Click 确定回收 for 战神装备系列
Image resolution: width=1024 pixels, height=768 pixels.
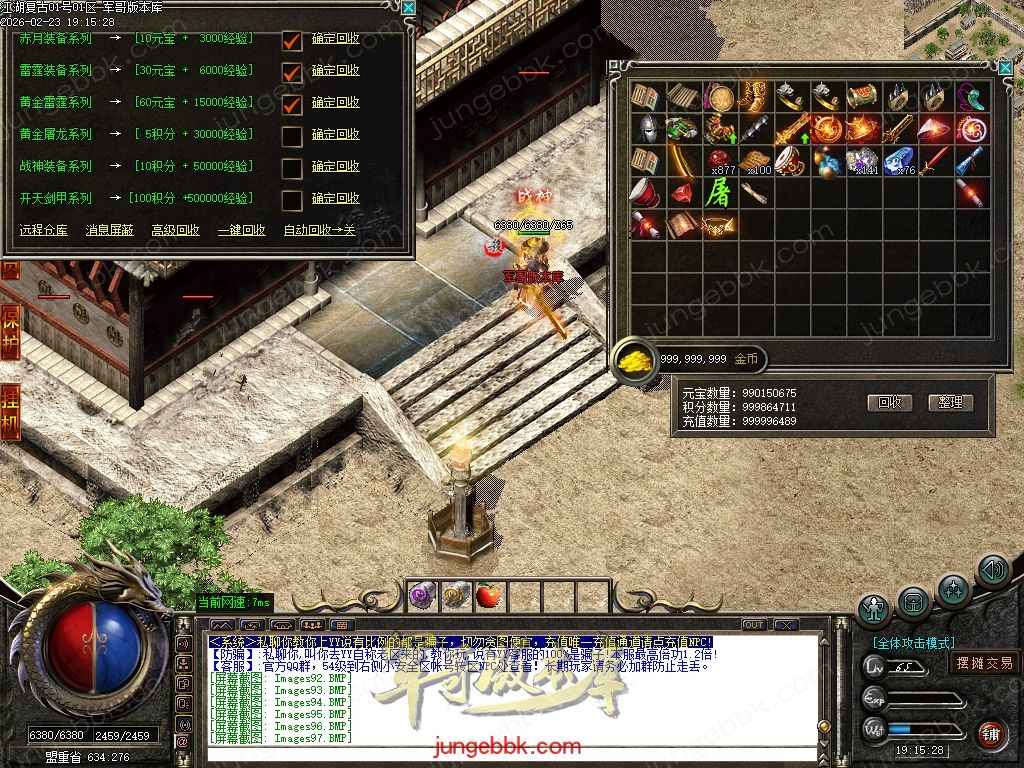(335, 166)
